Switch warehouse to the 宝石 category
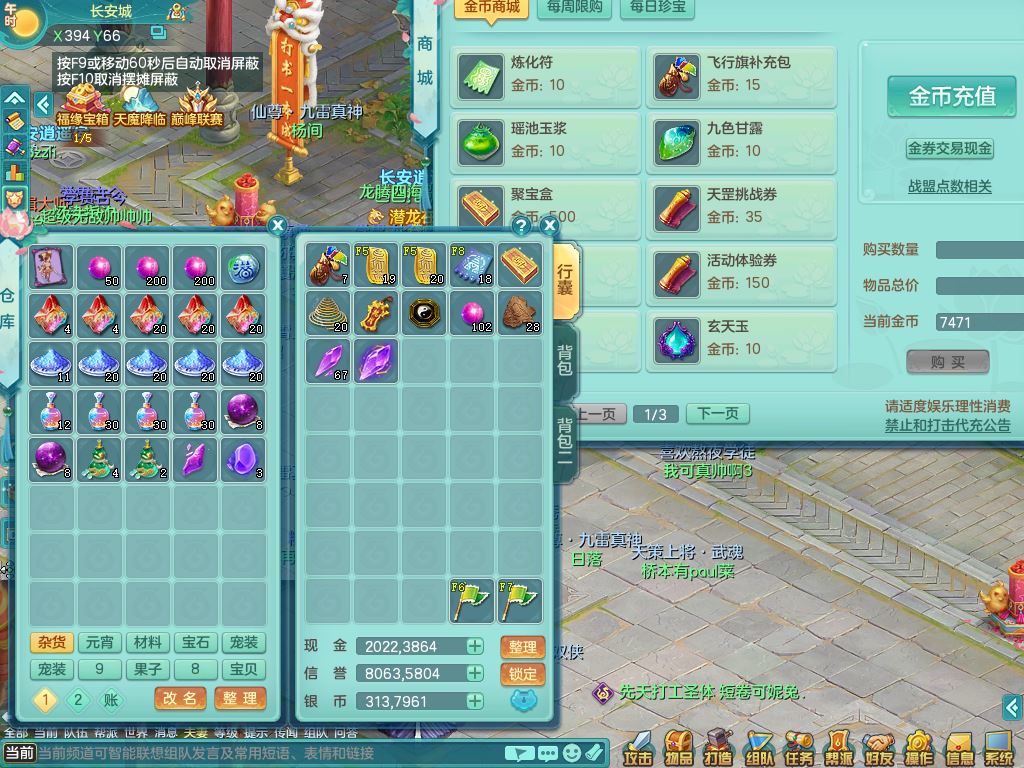The image size is (1024, 768). point(196,643)
